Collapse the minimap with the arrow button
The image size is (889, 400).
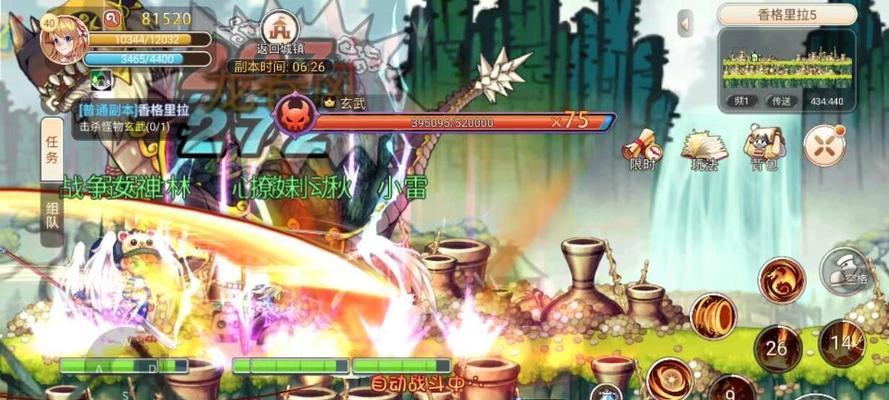(x=685, y=23)
